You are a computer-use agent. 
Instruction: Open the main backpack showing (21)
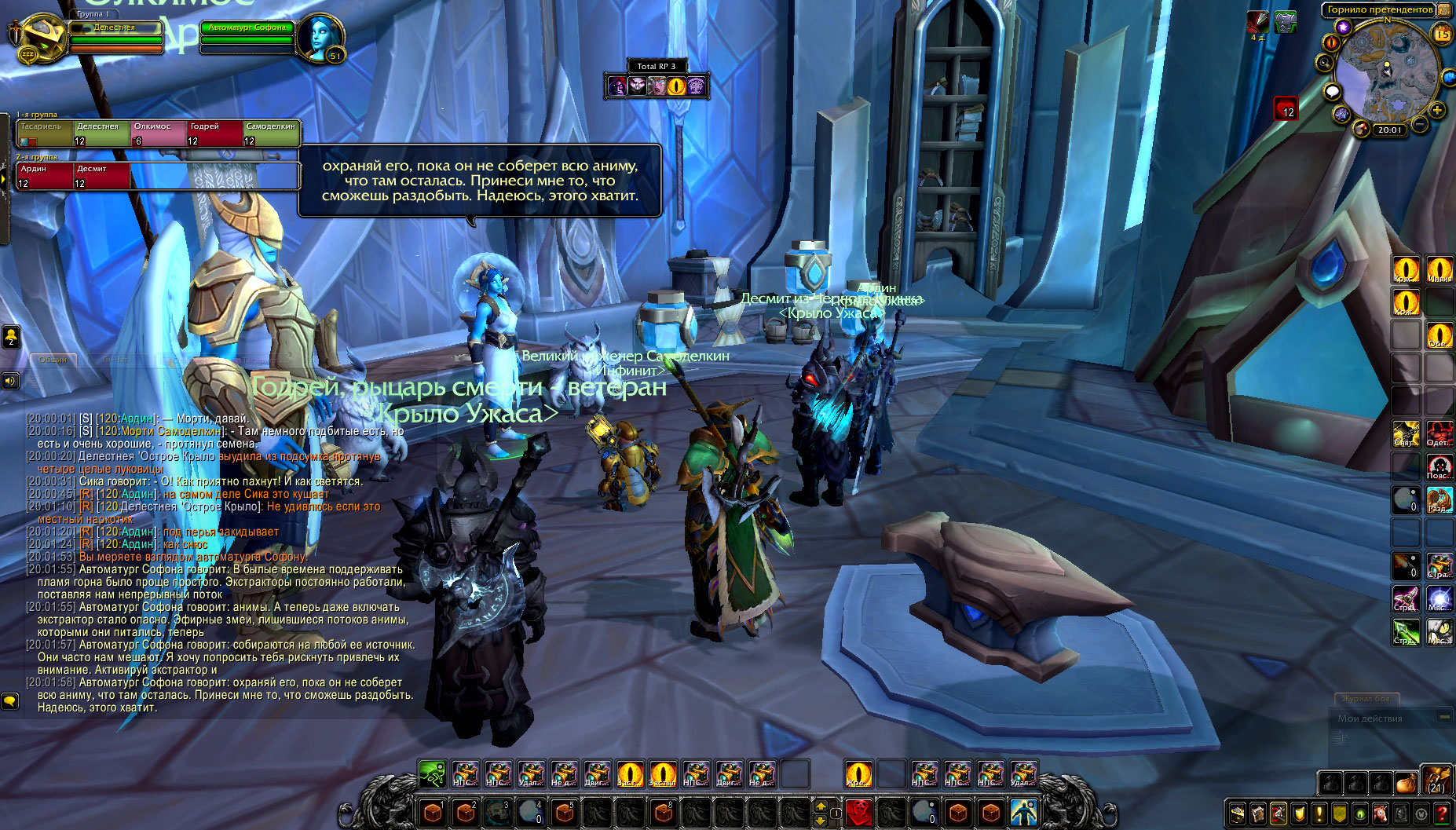click(x=1436, y=780)
